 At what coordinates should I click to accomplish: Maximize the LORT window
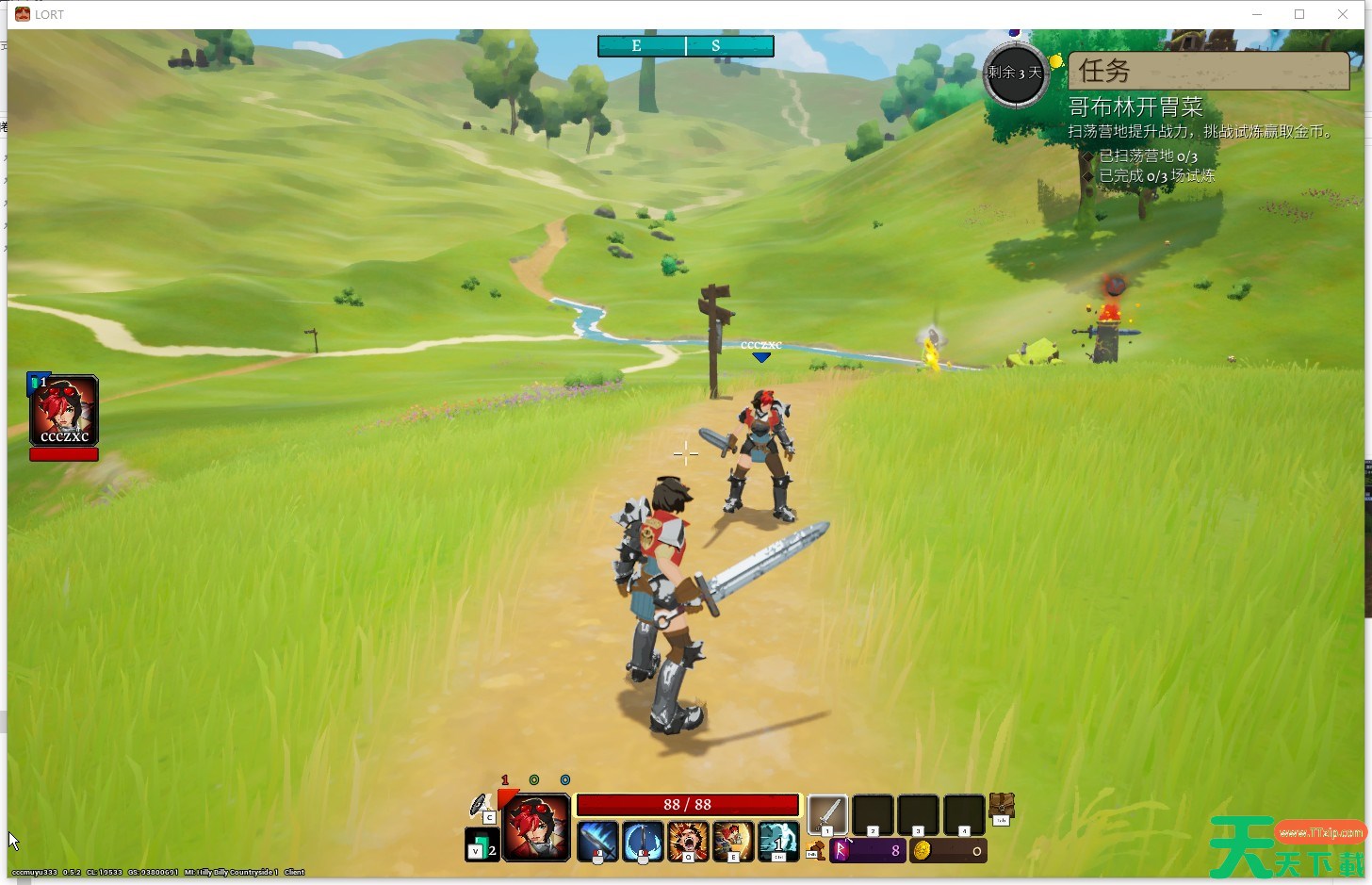tap(1299, 14)
